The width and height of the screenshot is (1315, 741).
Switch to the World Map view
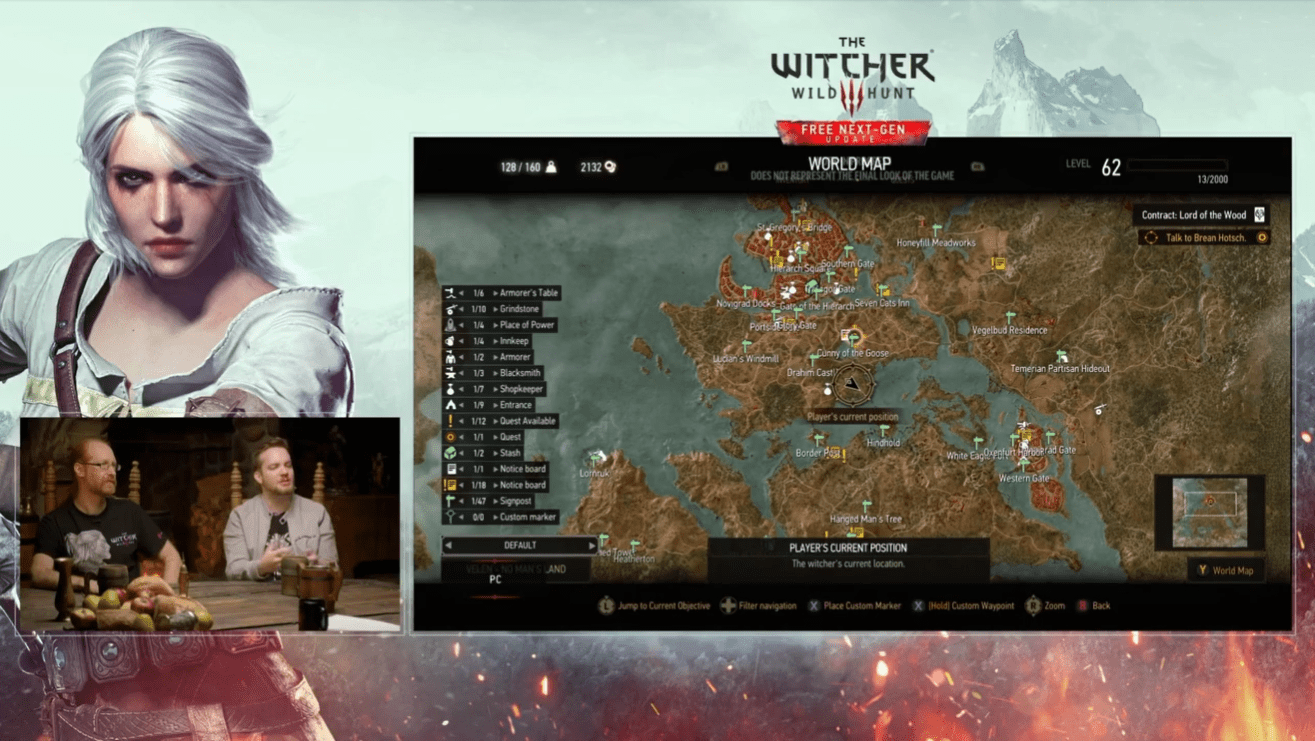pos(1225,570)
